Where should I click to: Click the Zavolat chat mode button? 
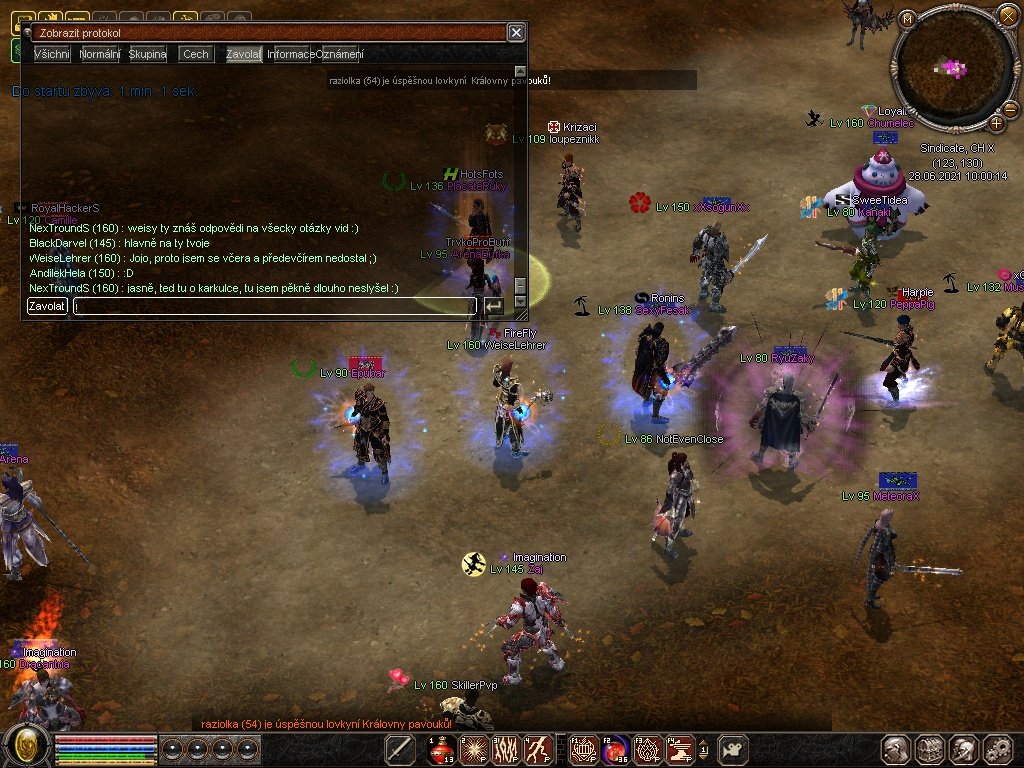pos(47,306)
